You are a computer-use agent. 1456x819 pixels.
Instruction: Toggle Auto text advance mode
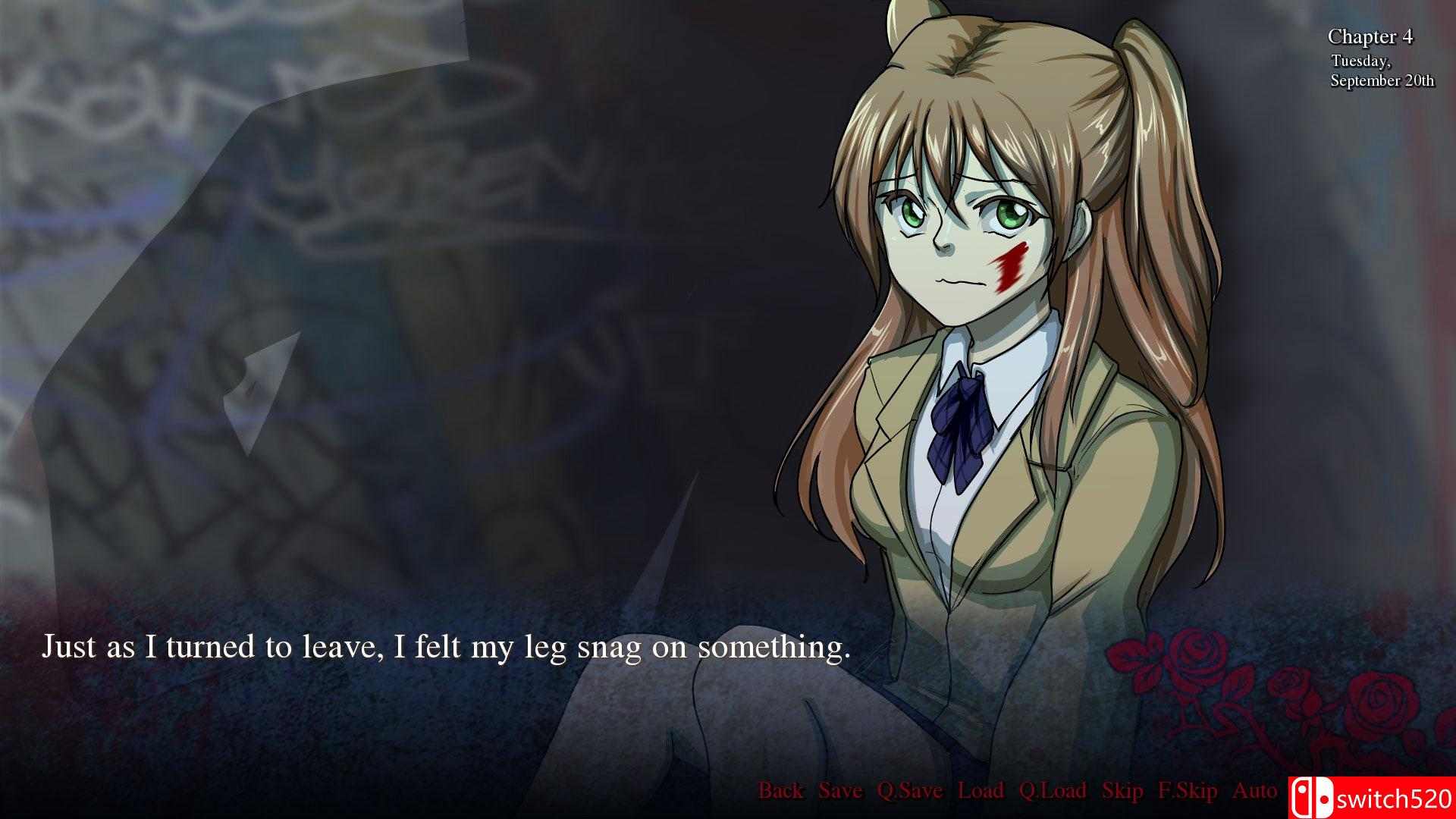click(1253, 791)
